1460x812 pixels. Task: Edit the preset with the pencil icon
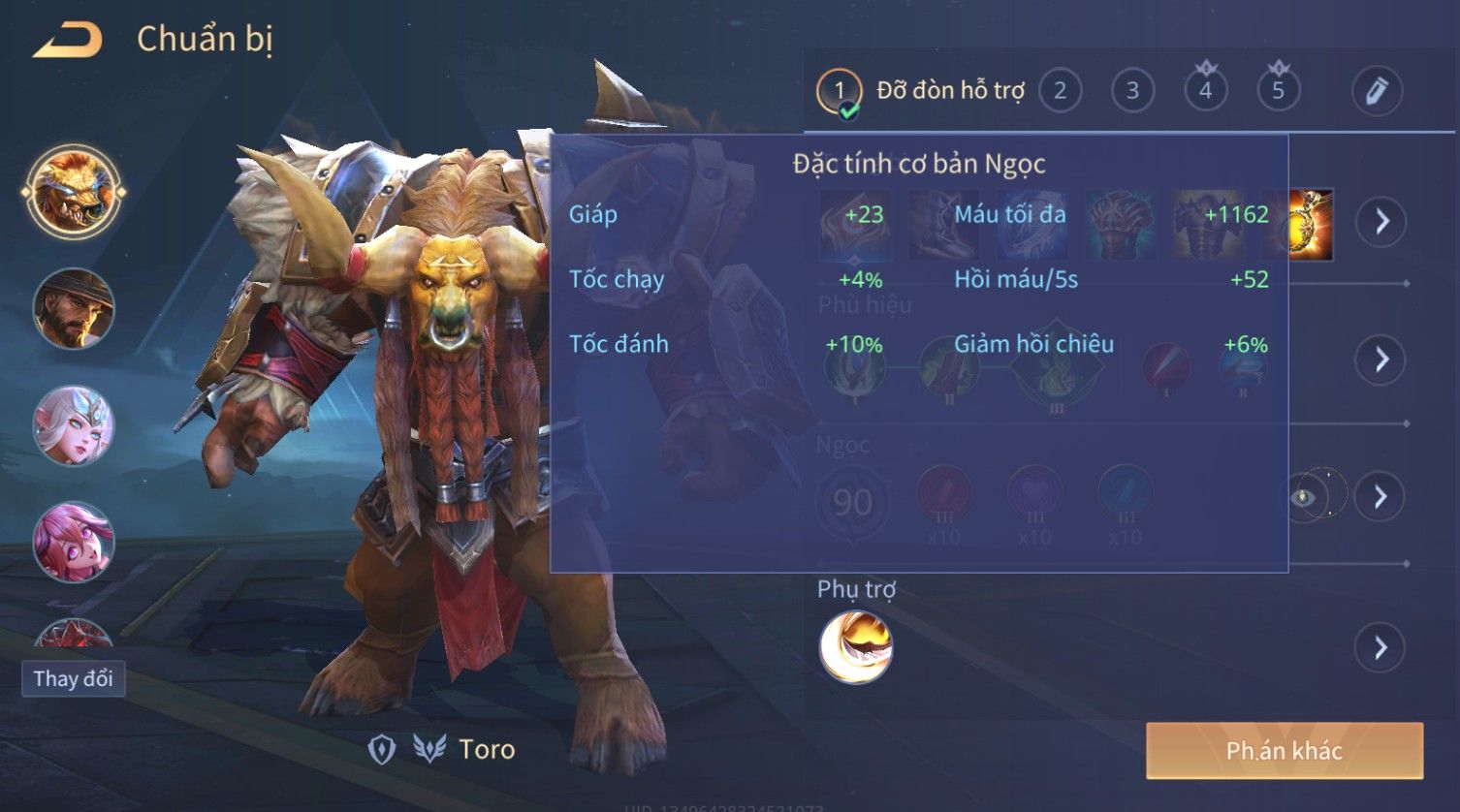coord(1377,91)
